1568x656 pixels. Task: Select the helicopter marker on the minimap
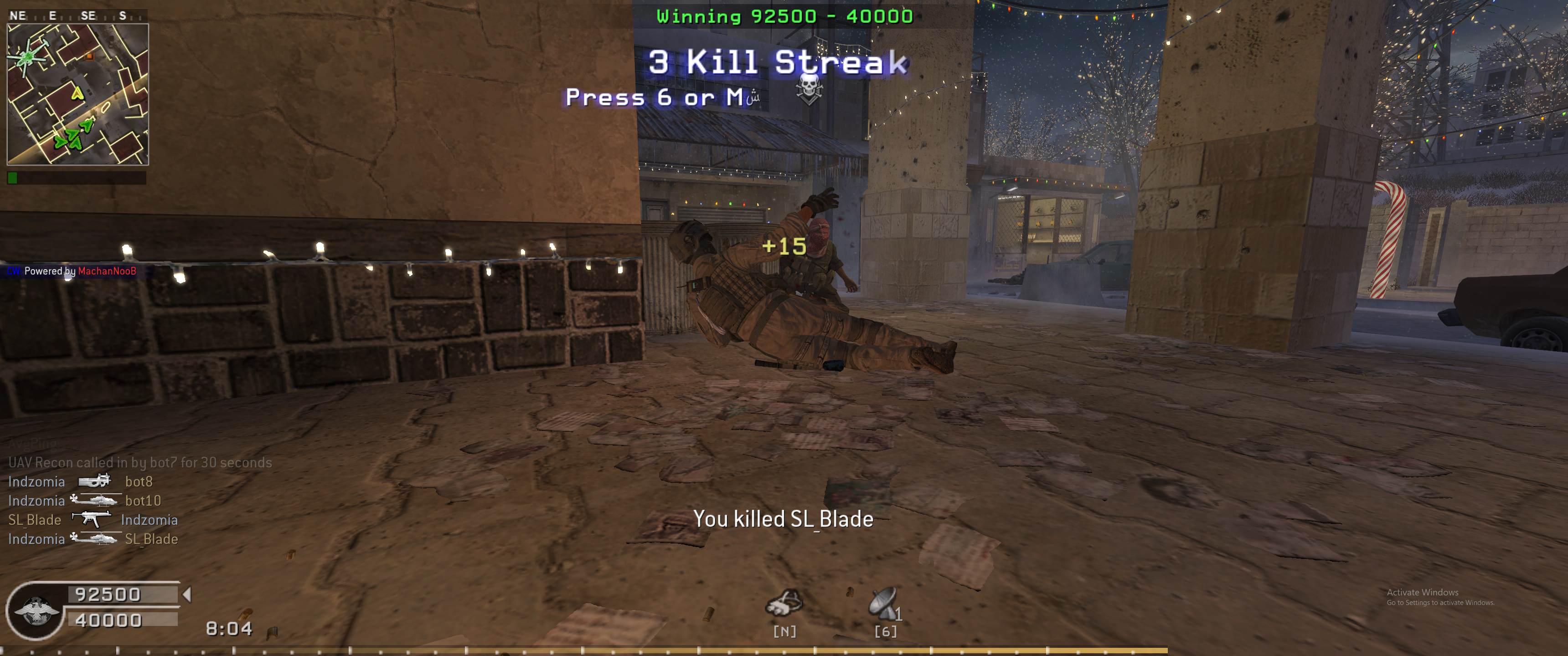(x=28, y=58)
